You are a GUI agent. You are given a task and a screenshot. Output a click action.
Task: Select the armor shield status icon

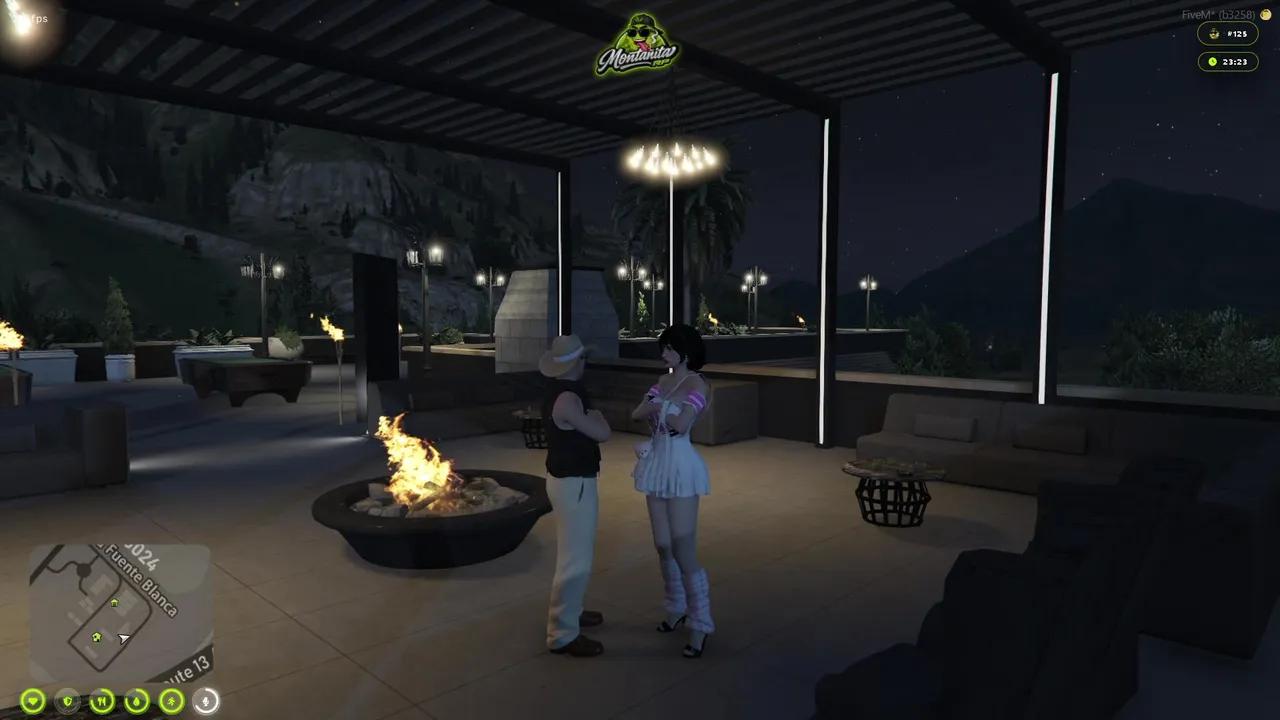coord(68,701)
